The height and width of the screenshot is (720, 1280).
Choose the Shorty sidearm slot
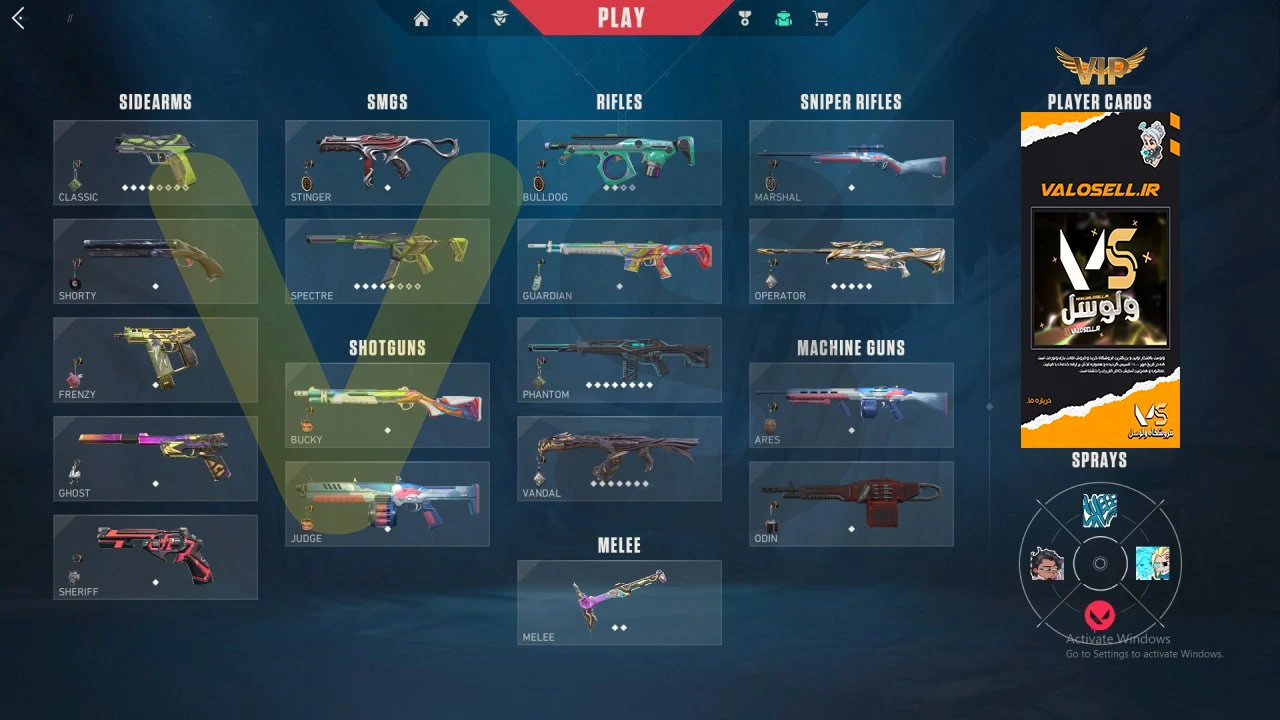pyautogui.click(x=155, y=261)
